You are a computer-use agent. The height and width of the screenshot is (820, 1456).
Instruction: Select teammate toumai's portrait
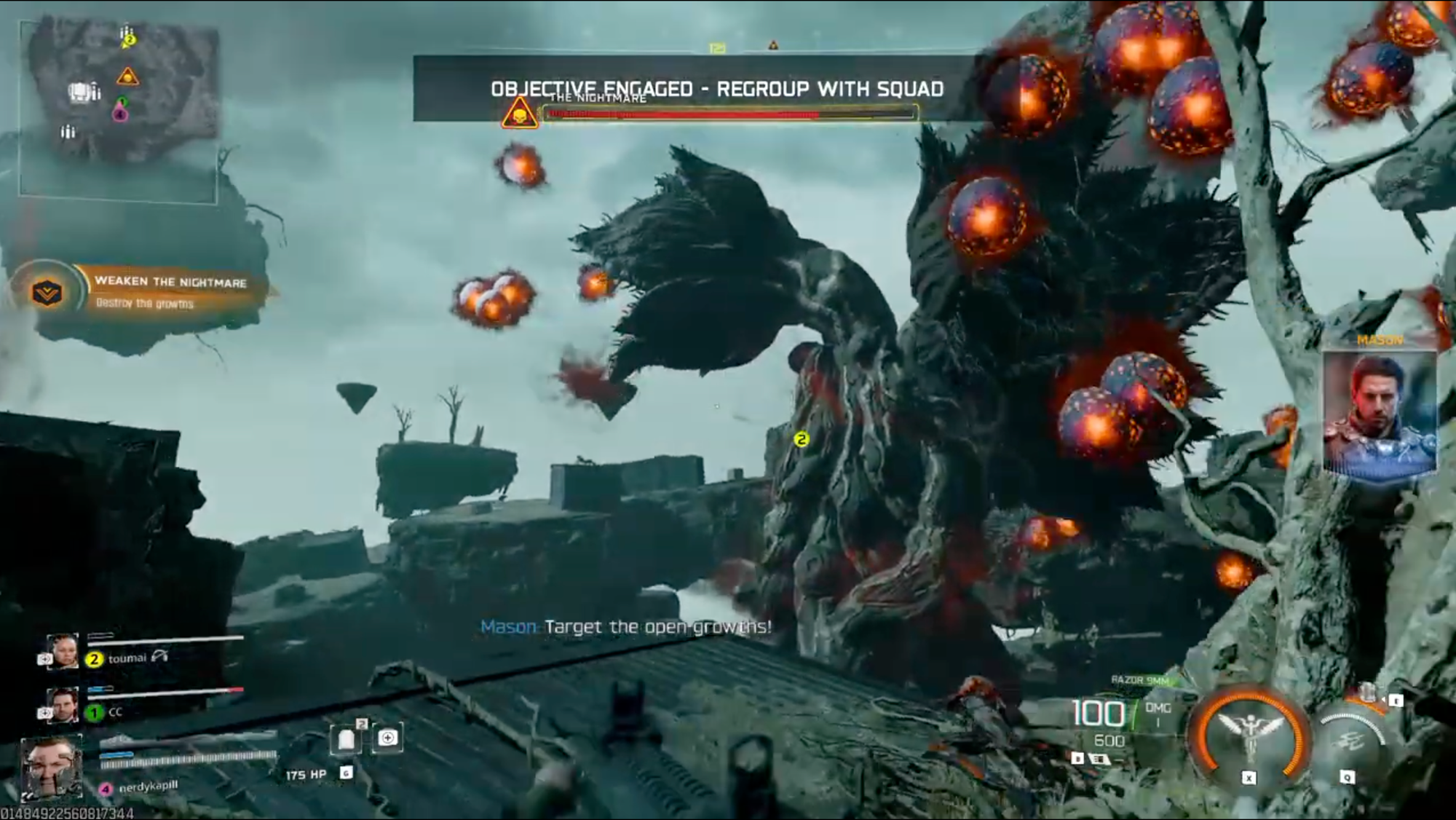pyautogui.click(x=63, y=652)
